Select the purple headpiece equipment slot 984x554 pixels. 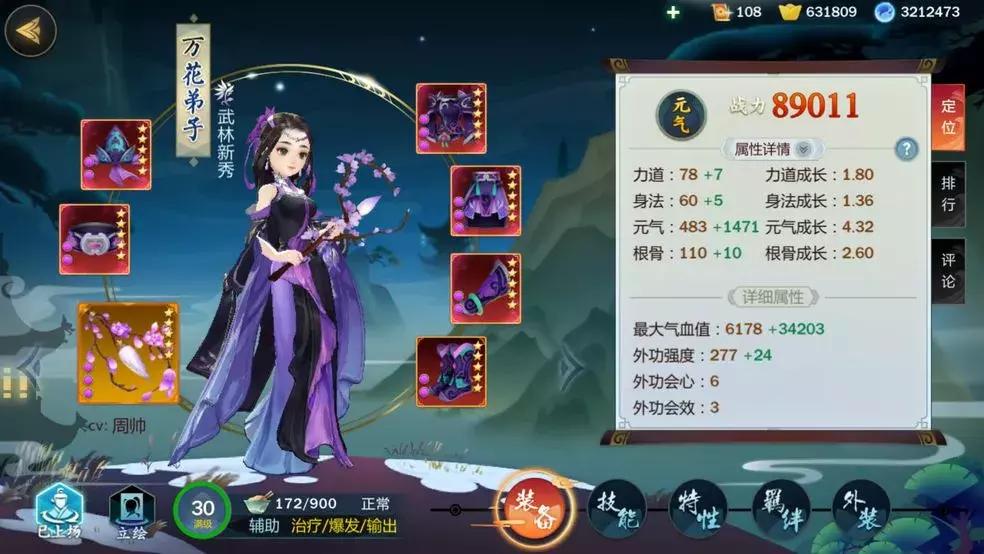(x=116, y=154)
